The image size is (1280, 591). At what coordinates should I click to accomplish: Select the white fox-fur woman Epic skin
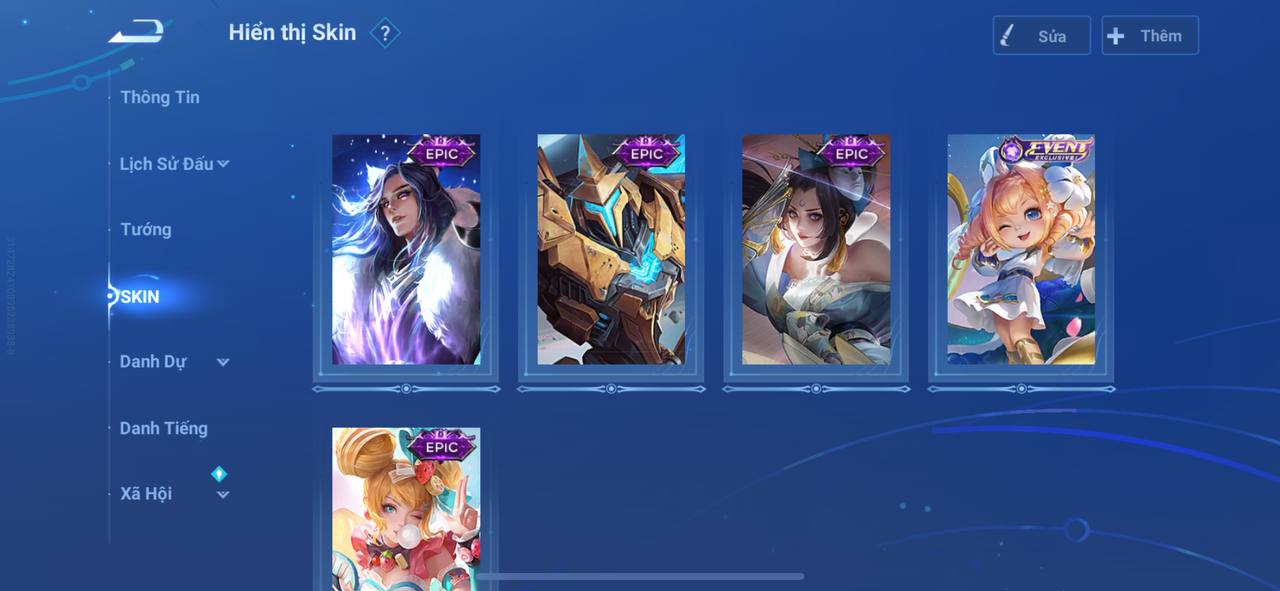coord(406,250)
